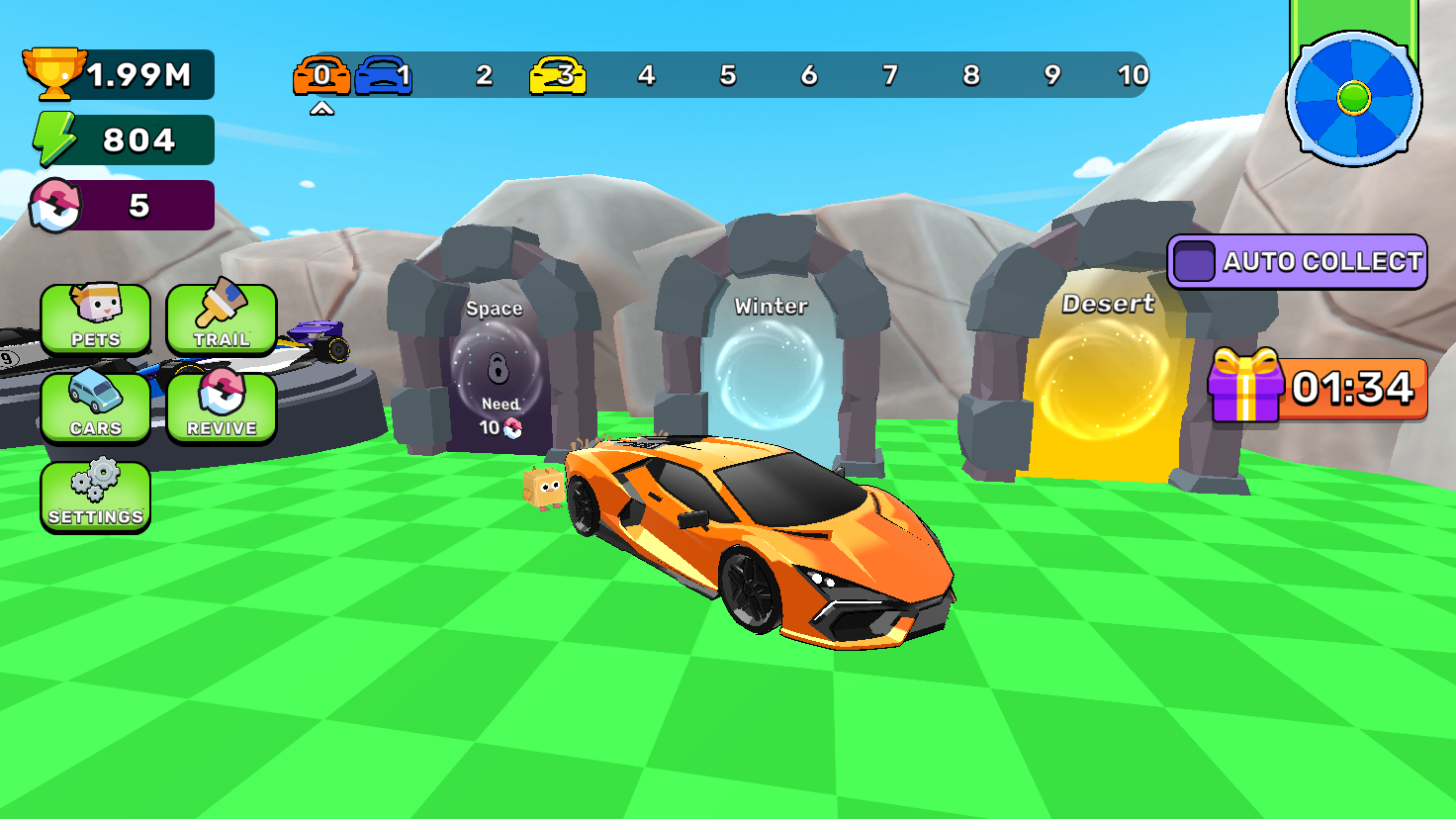Open the TRAIL customization menu

[x=222, y=319]
